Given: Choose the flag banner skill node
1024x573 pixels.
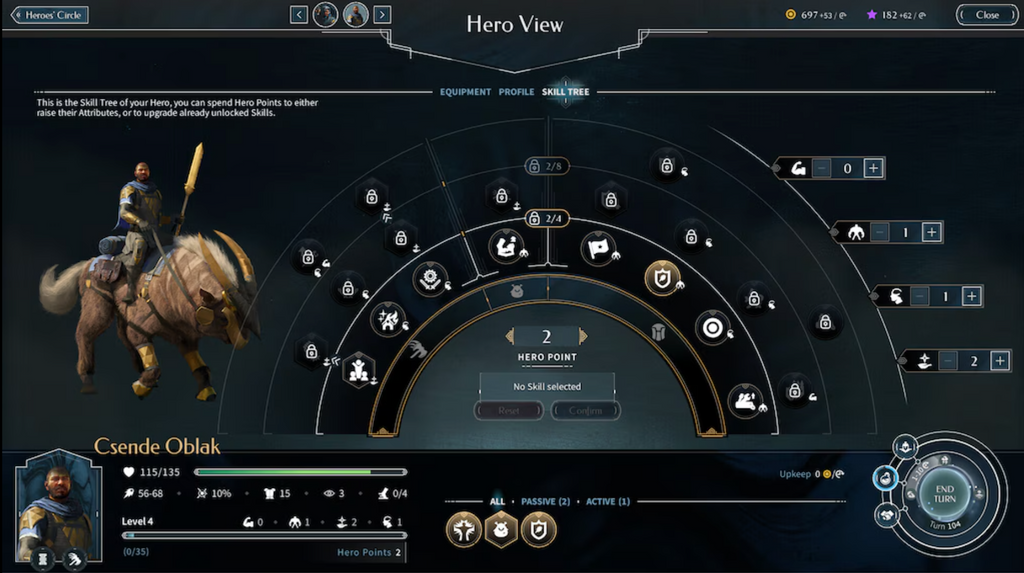Looking at the screenshot, I should [598, 247].
